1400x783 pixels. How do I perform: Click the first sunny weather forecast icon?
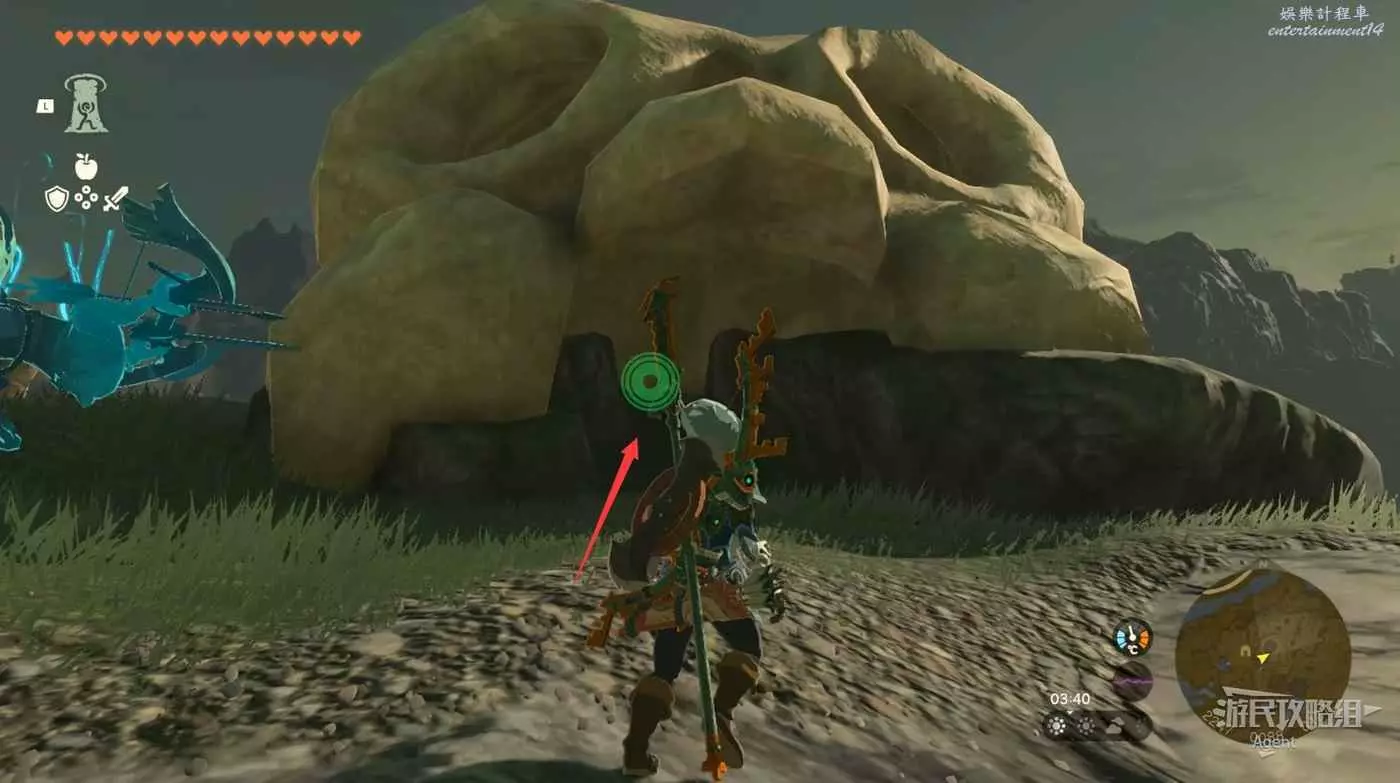click(1058, 725)
